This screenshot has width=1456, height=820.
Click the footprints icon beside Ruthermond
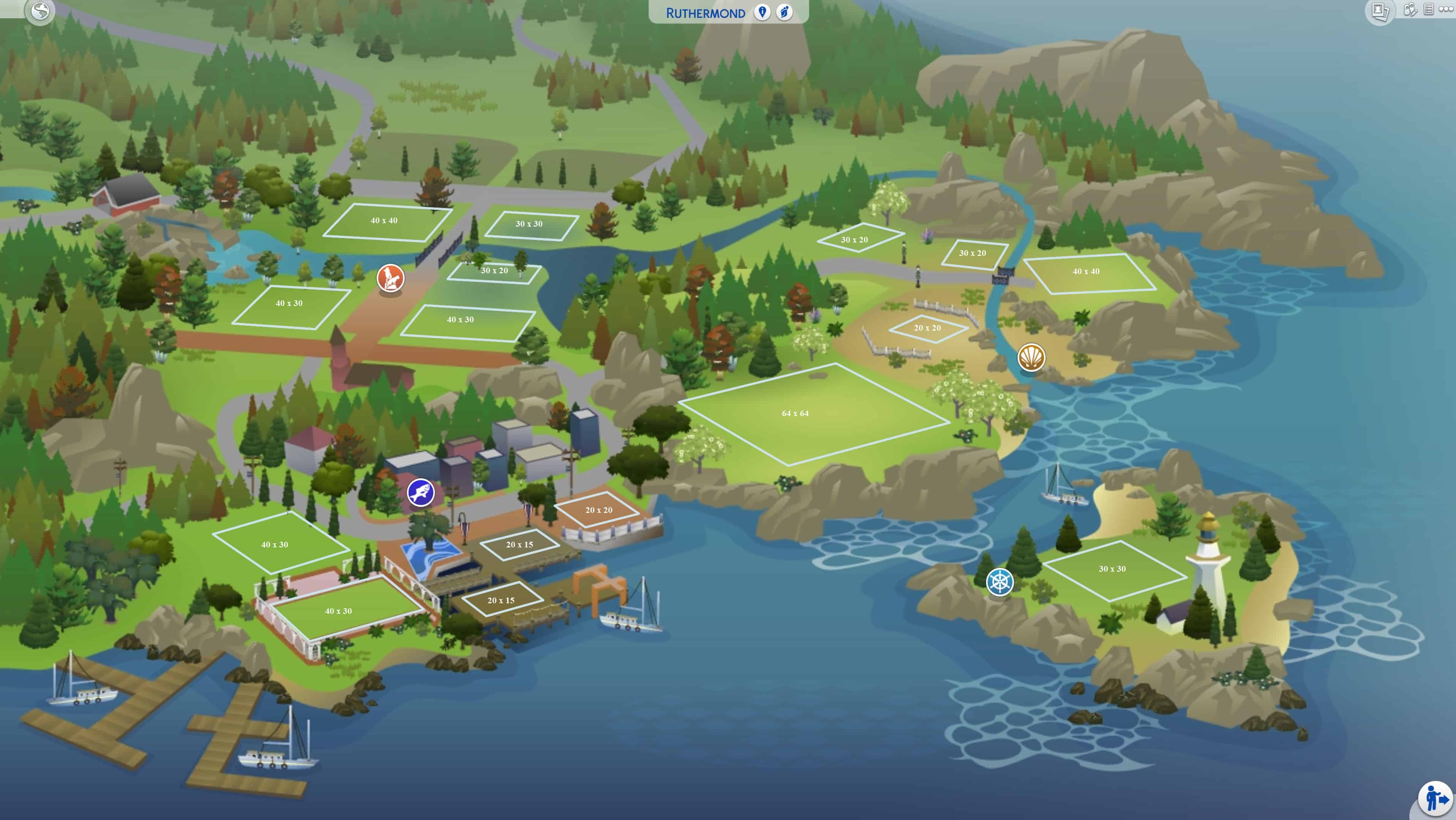785,13
